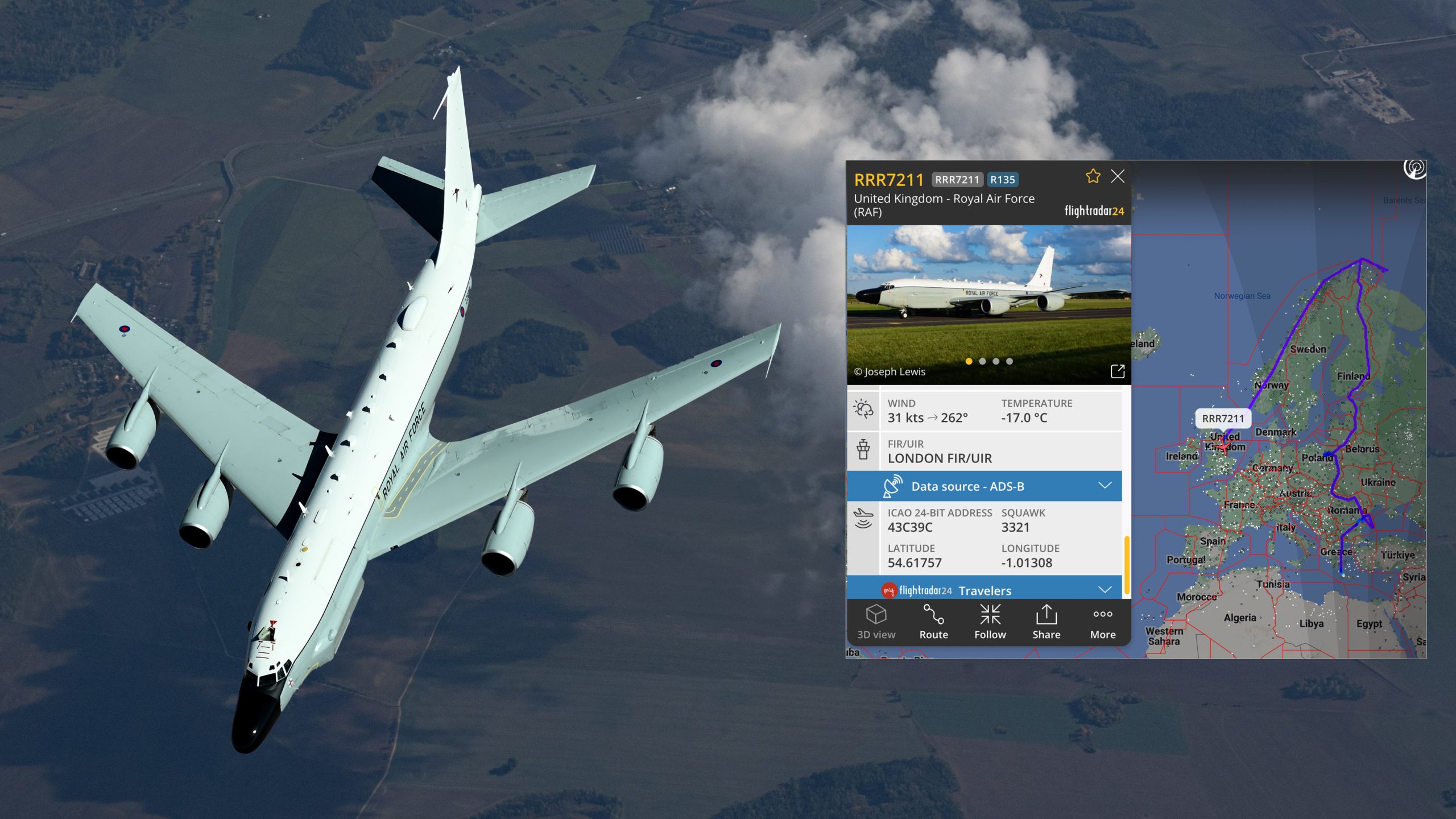Collapse the Data source - ADS-B section
This screenshot has height=819, width=1456.
coord(1105,486)
